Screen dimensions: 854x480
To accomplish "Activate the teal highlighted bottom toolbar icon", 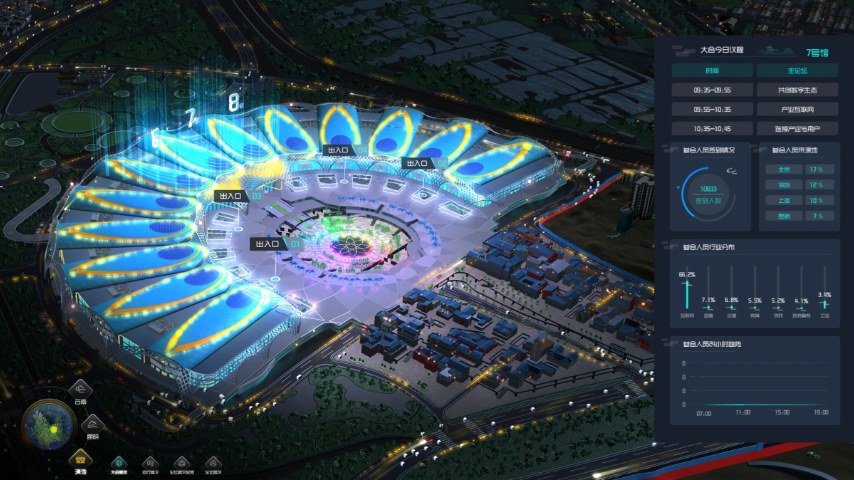I will [x=118, y=463].
